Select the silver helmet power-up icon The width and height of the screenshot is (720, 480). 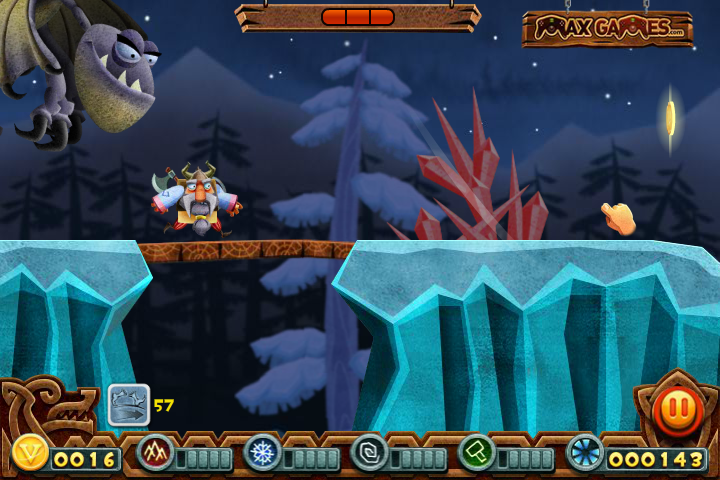129,405
